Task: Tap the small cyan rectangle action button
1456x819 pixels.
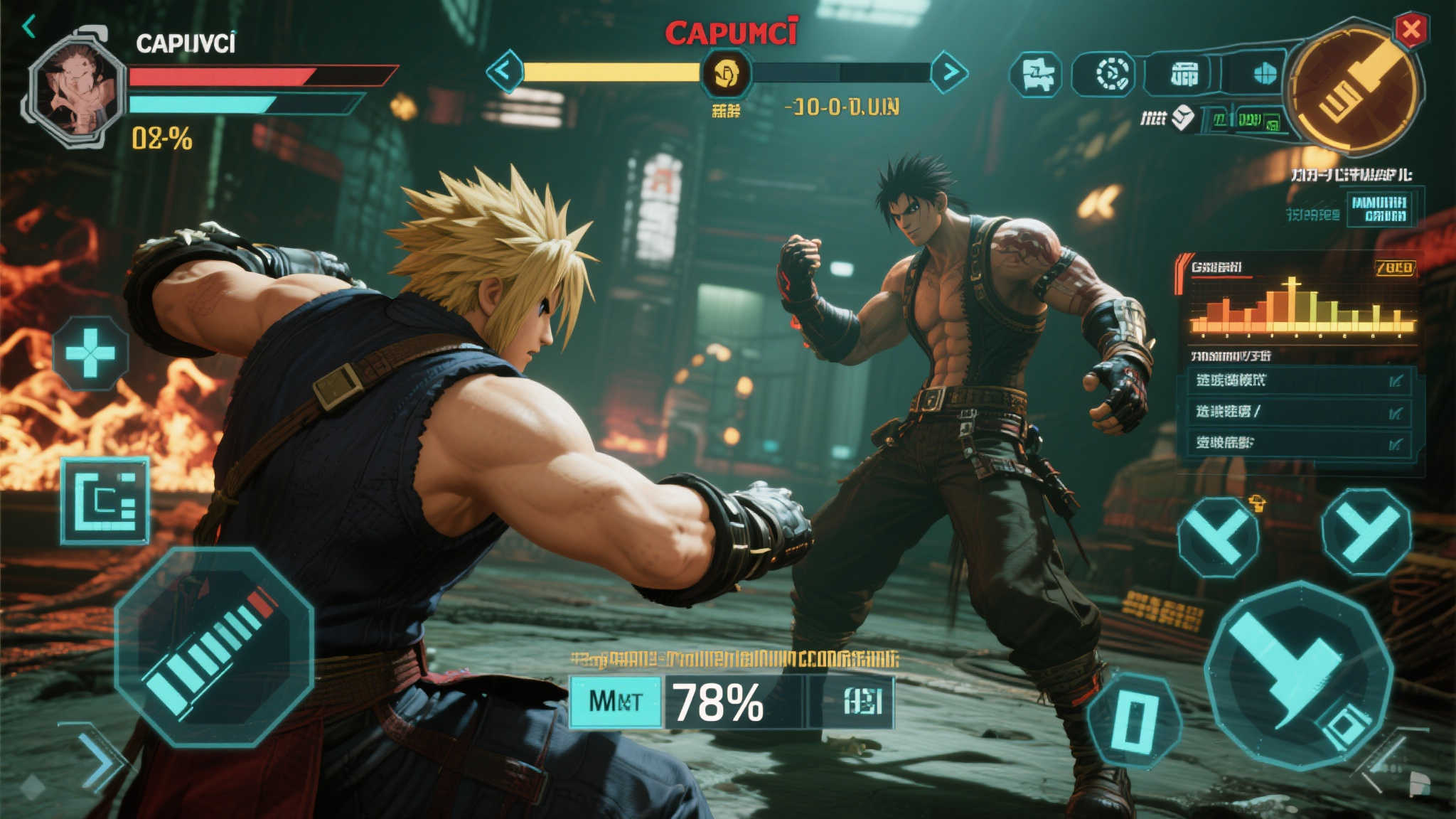Action: pos(1134,720)
